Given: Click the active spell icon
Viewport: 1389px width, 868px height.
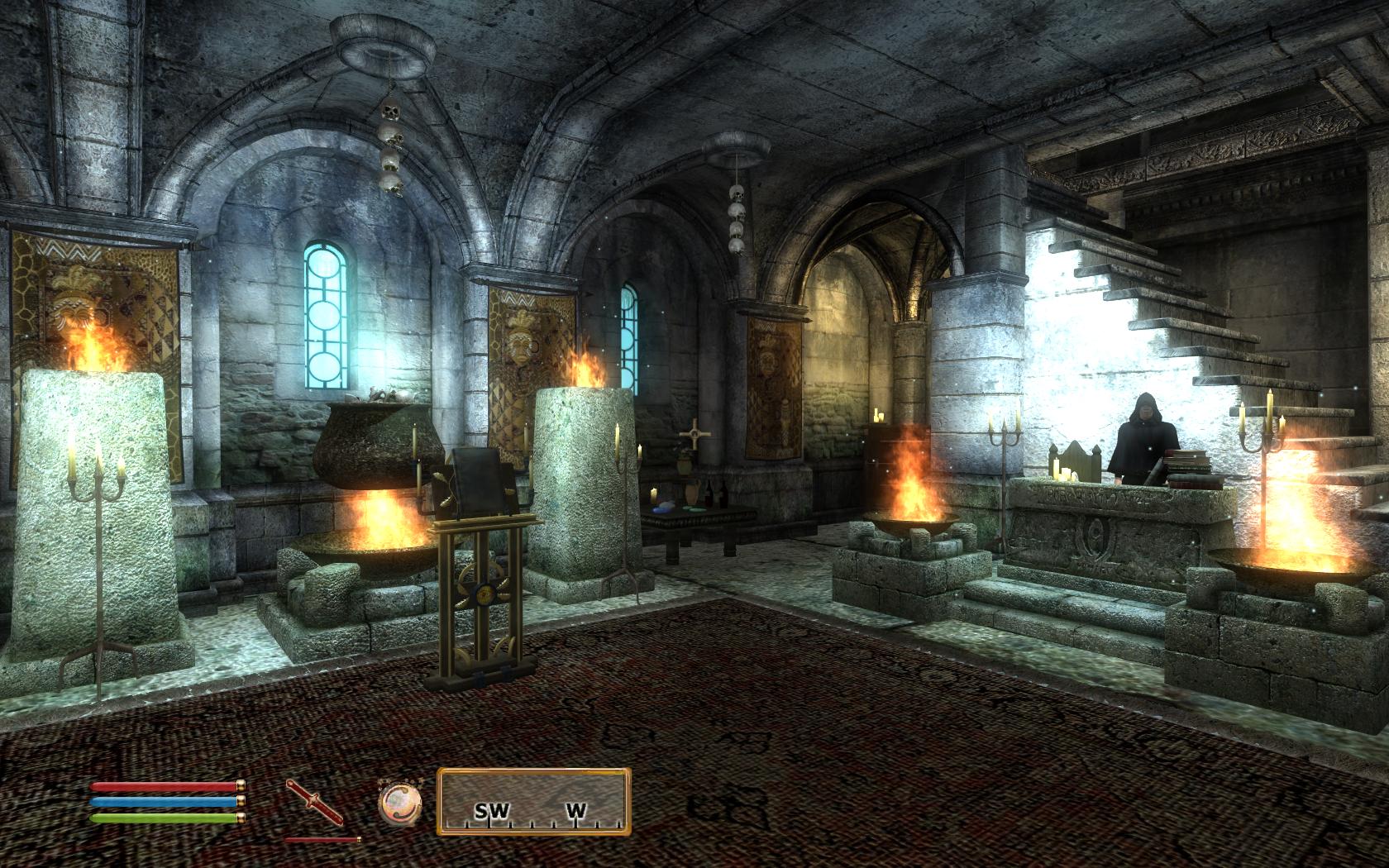Looking at the screenshot, I should 400,803.
